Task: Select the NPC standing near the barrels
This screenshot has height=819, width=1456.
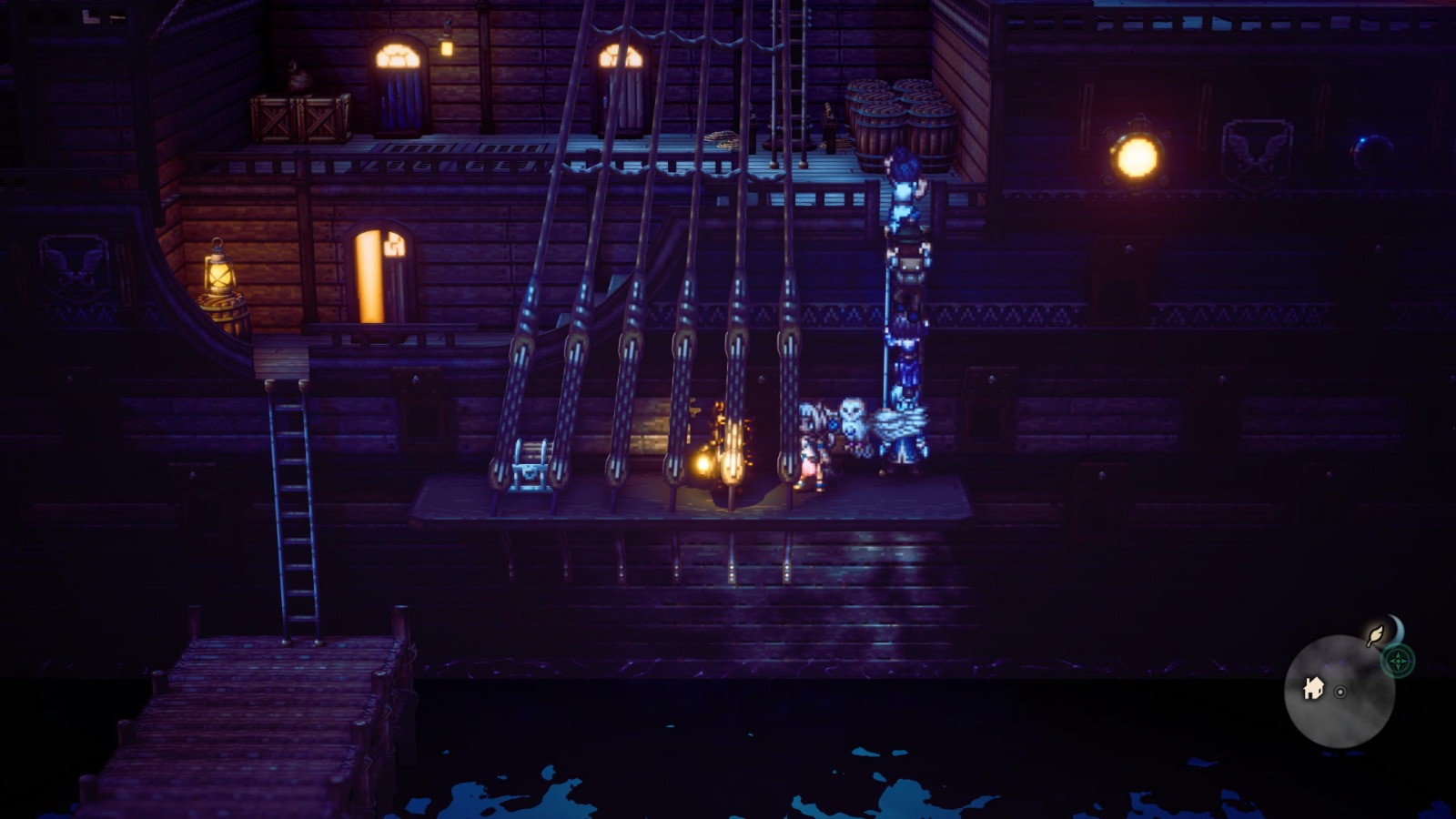Action: (x=828, y=127)
